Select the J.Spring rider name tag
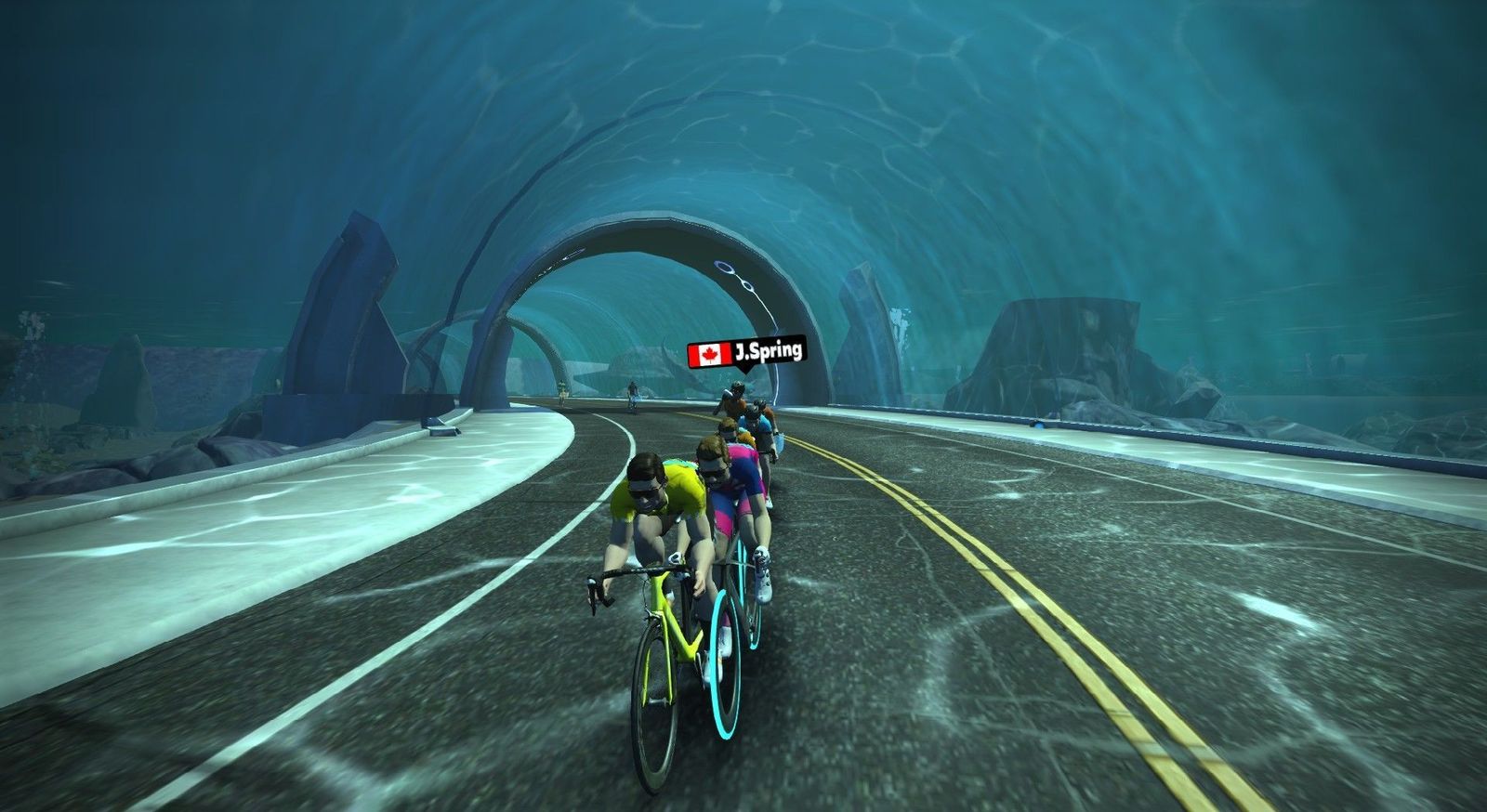The width and height of the screenshot is (1487, 812). pyautogui.click(x=746, y=353)
